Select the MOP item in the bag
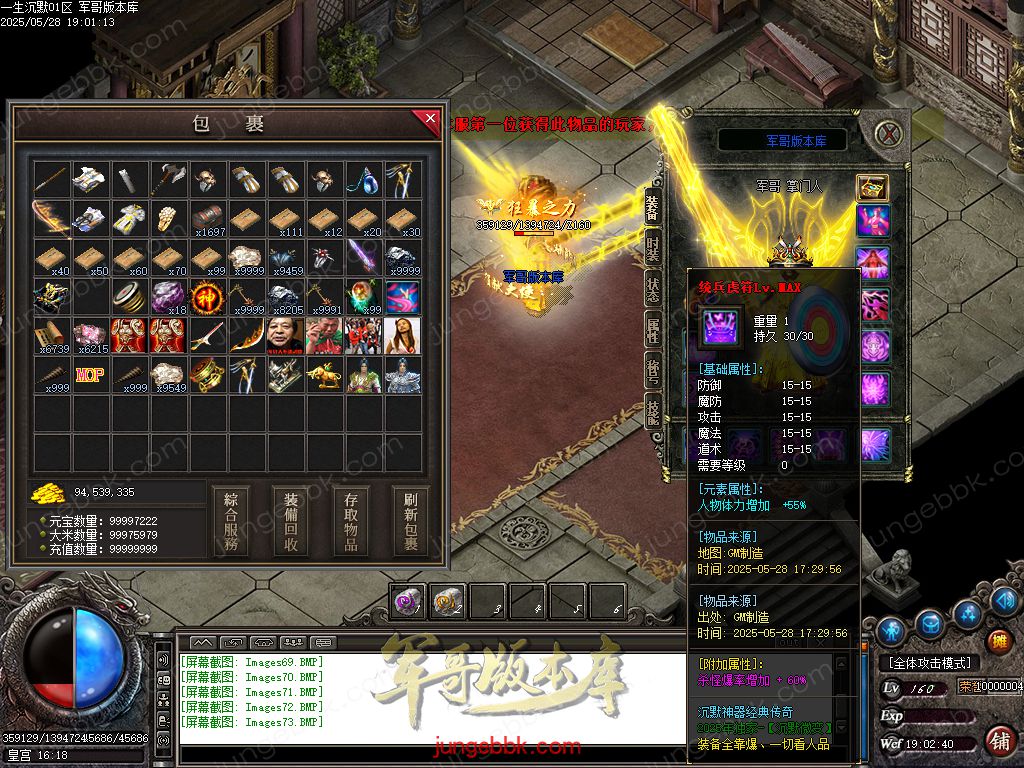This screenshot has width=1024, height=768. (91, 376)
